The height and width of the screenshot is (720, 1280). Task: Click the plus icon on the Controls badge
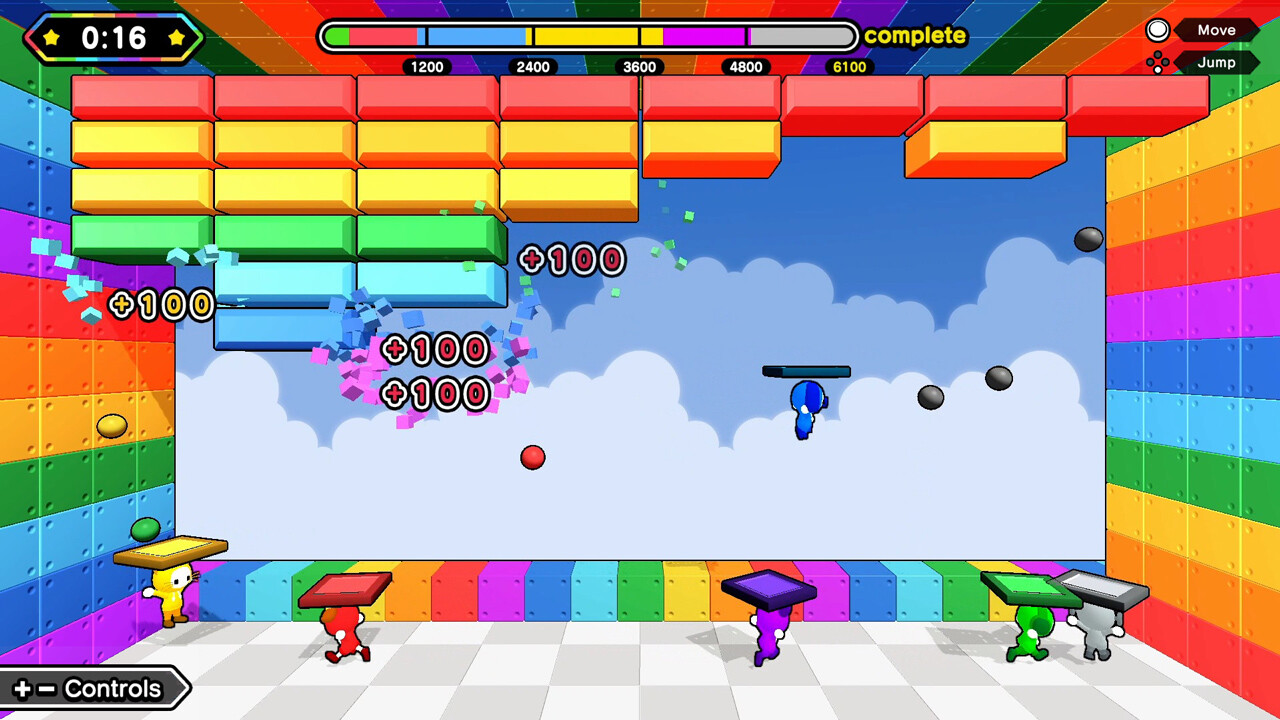pyautogui.click(x=22, y=688)
